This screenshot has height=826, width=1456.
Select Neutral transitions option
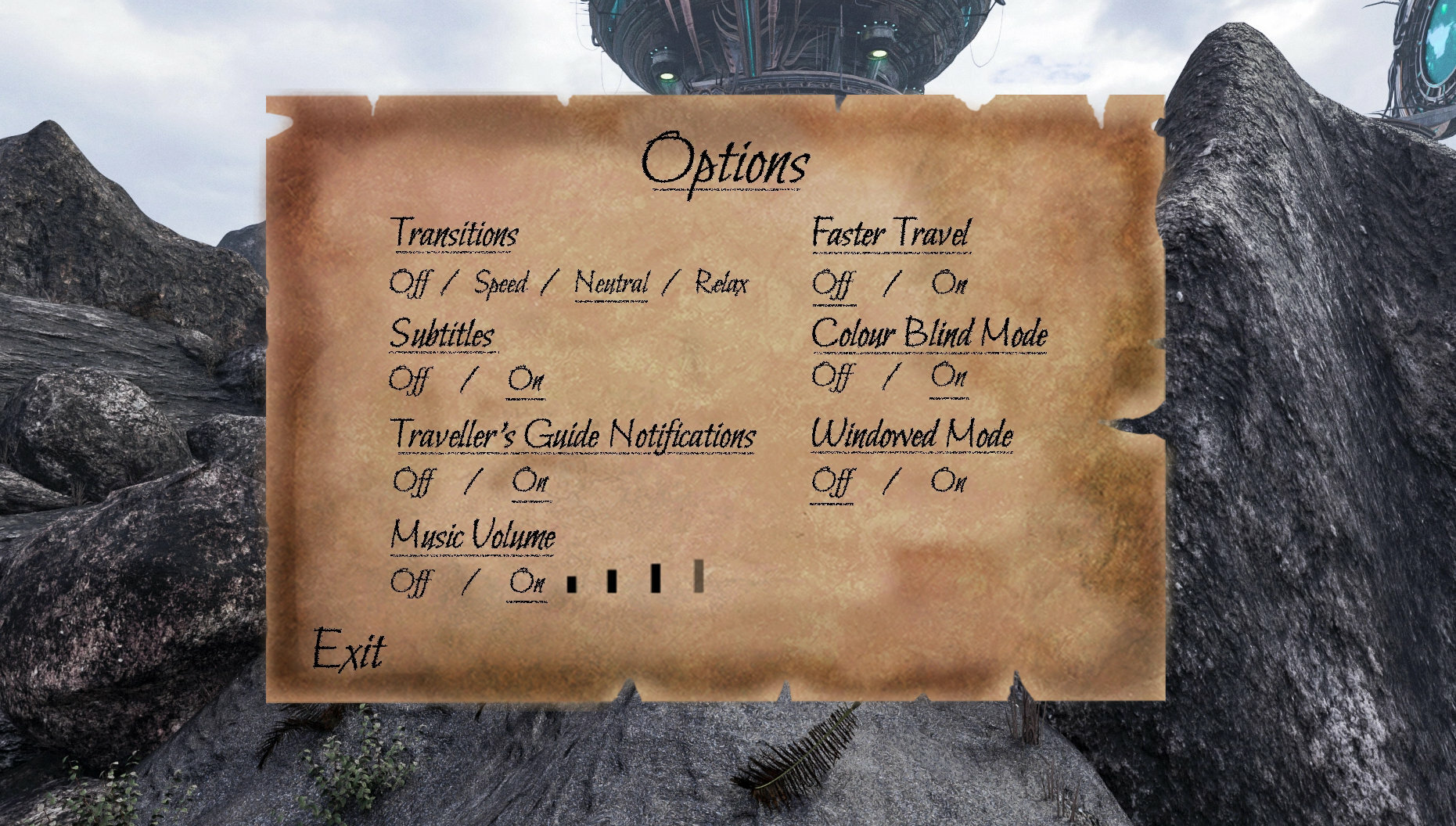point(611,283)
